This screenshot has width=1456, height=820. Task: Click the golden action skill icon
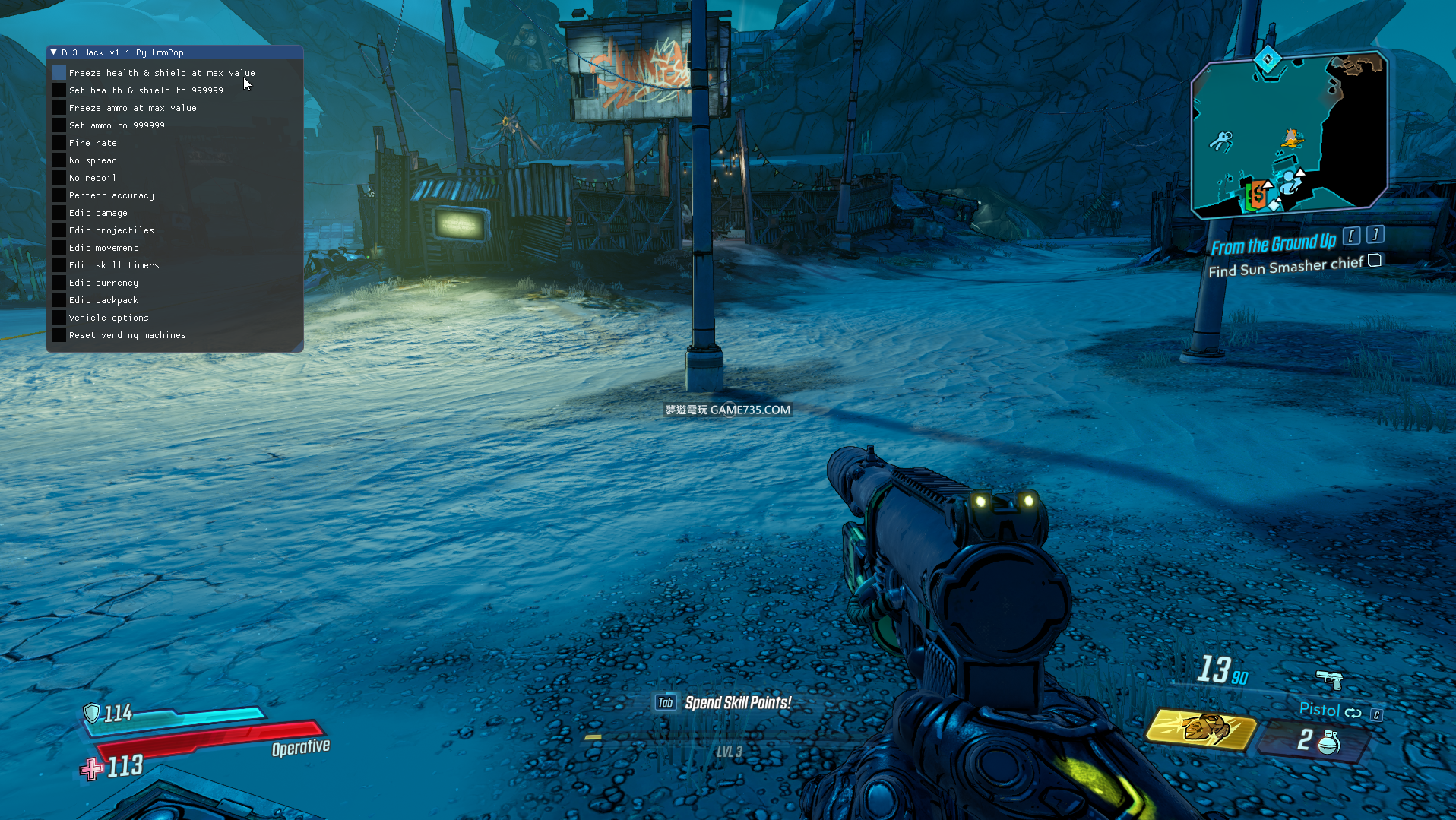[x=1201, y=728]
